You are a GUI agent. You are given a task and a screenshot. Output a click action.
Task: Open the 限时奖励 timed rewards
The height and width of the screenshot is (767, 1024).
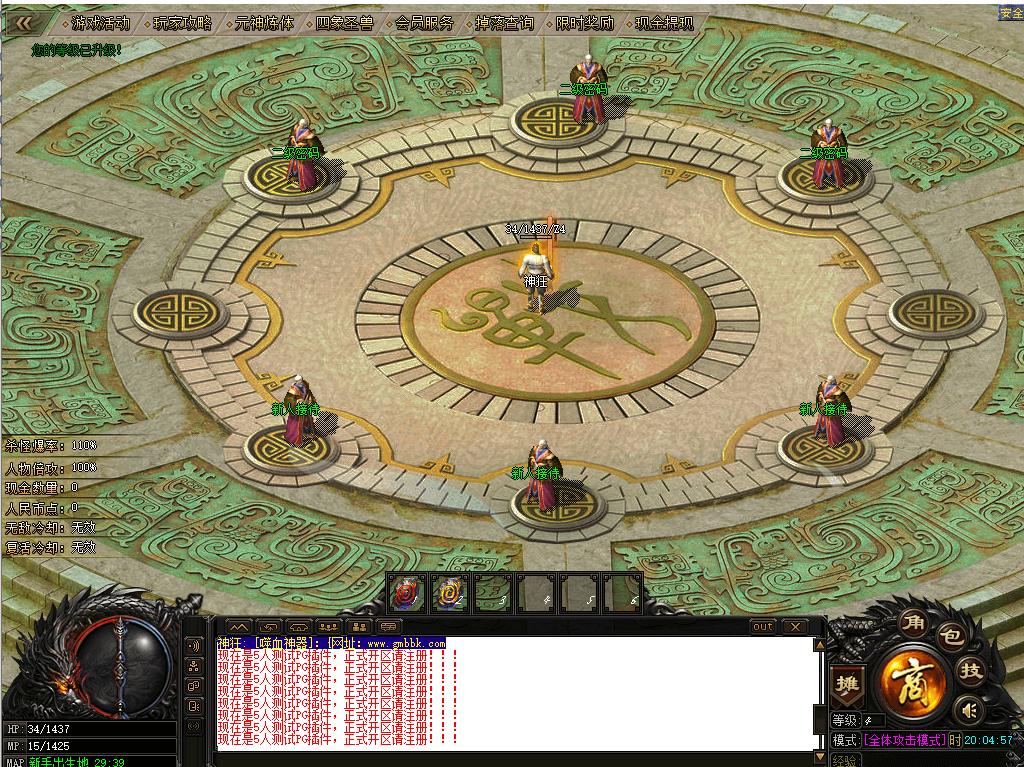point(585,23)
